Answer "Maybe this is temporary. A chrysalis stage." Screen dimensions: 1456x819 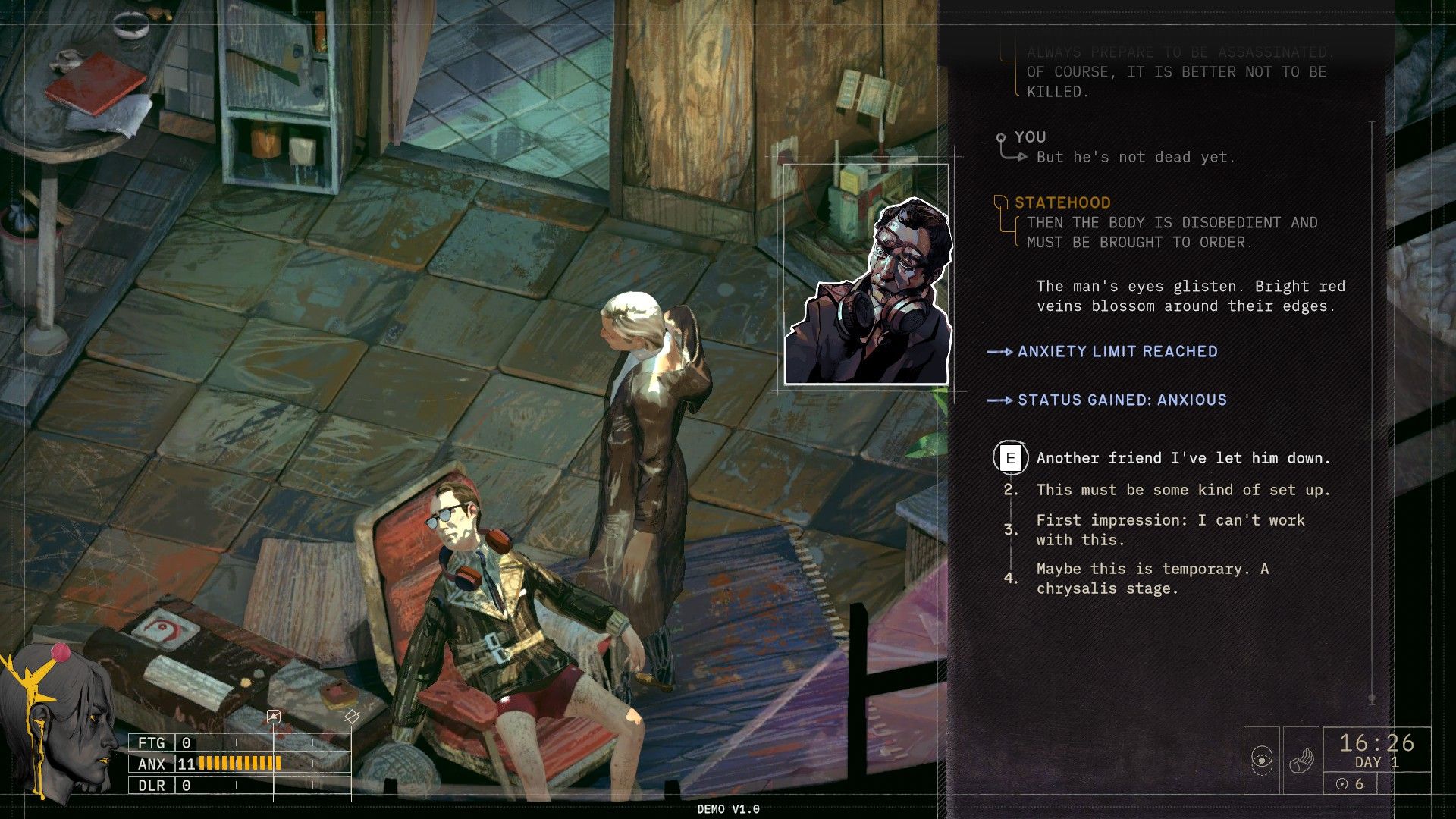pyautogui.click(x=1152, y=579)
